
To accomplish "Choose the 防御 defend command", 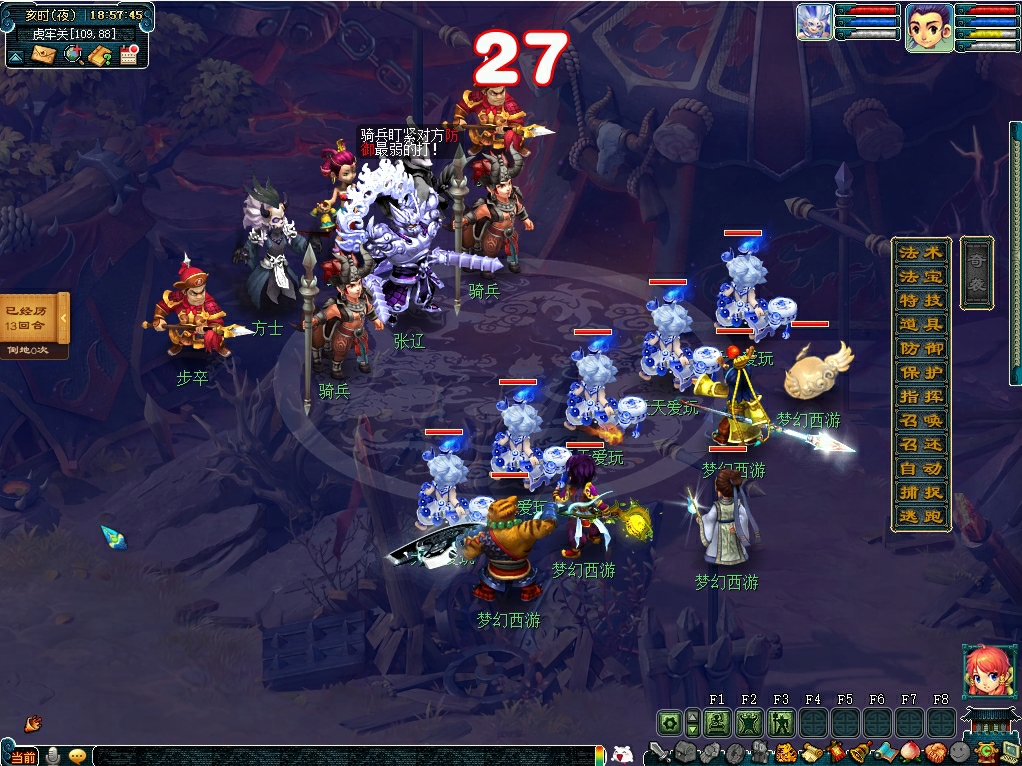I will click(x=920, y=348).
